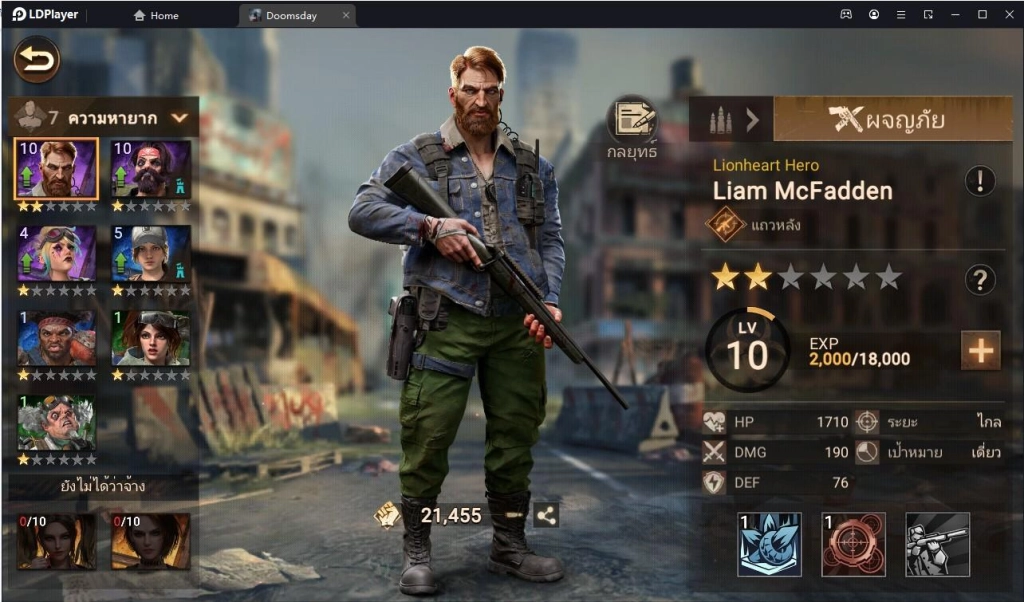View the sniper silhouette skill icon
The image size is (1024, 602).
coord(937,544)
